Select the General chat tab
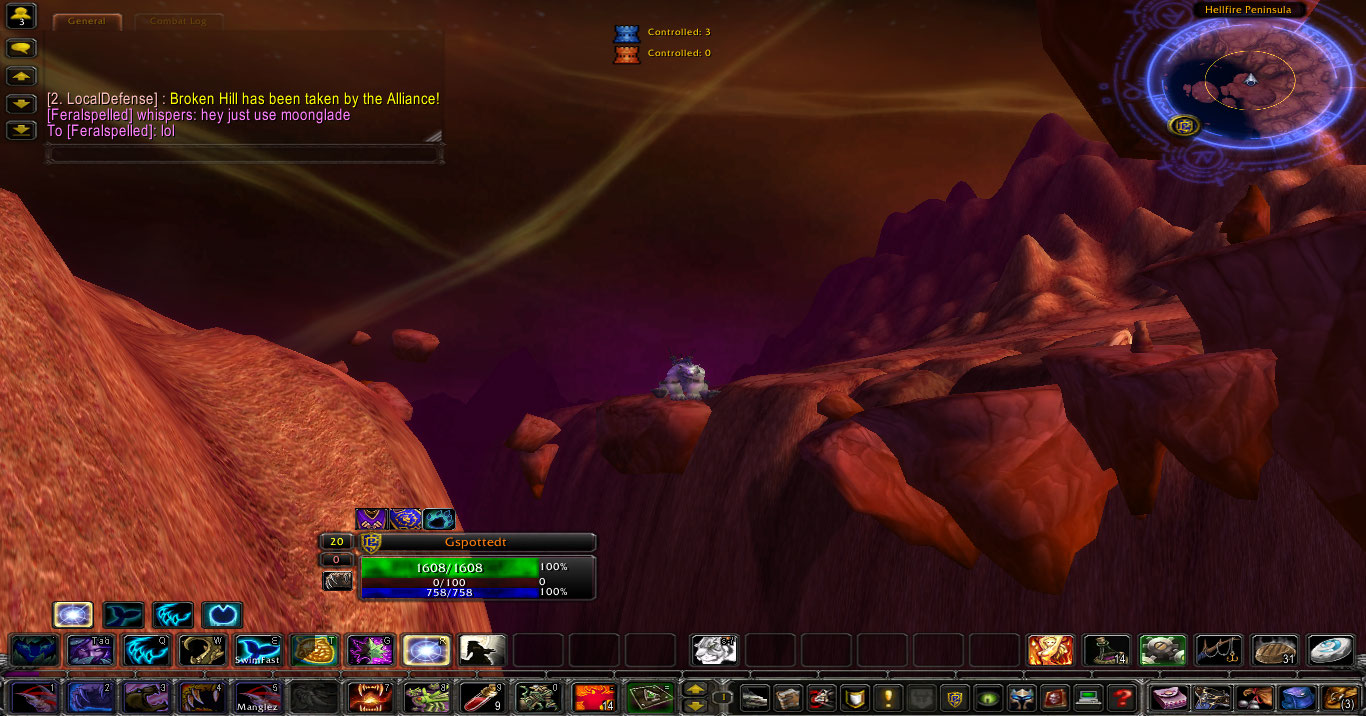 87,21
